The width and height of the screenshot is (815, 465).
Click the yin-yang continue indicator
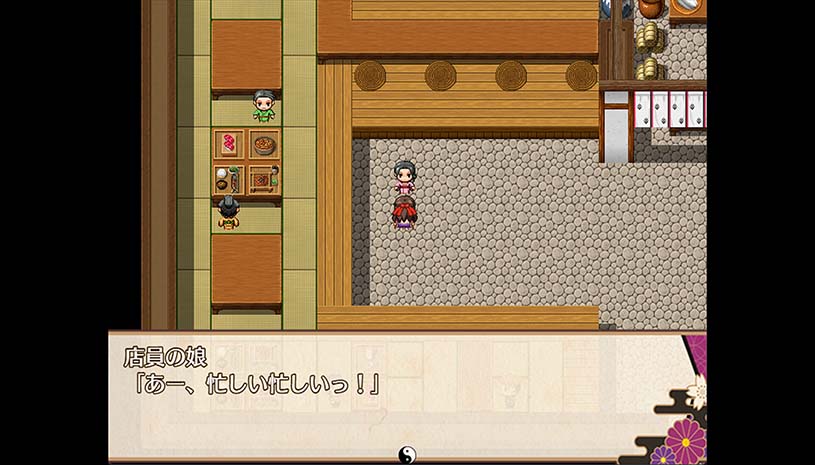[407, 455]
